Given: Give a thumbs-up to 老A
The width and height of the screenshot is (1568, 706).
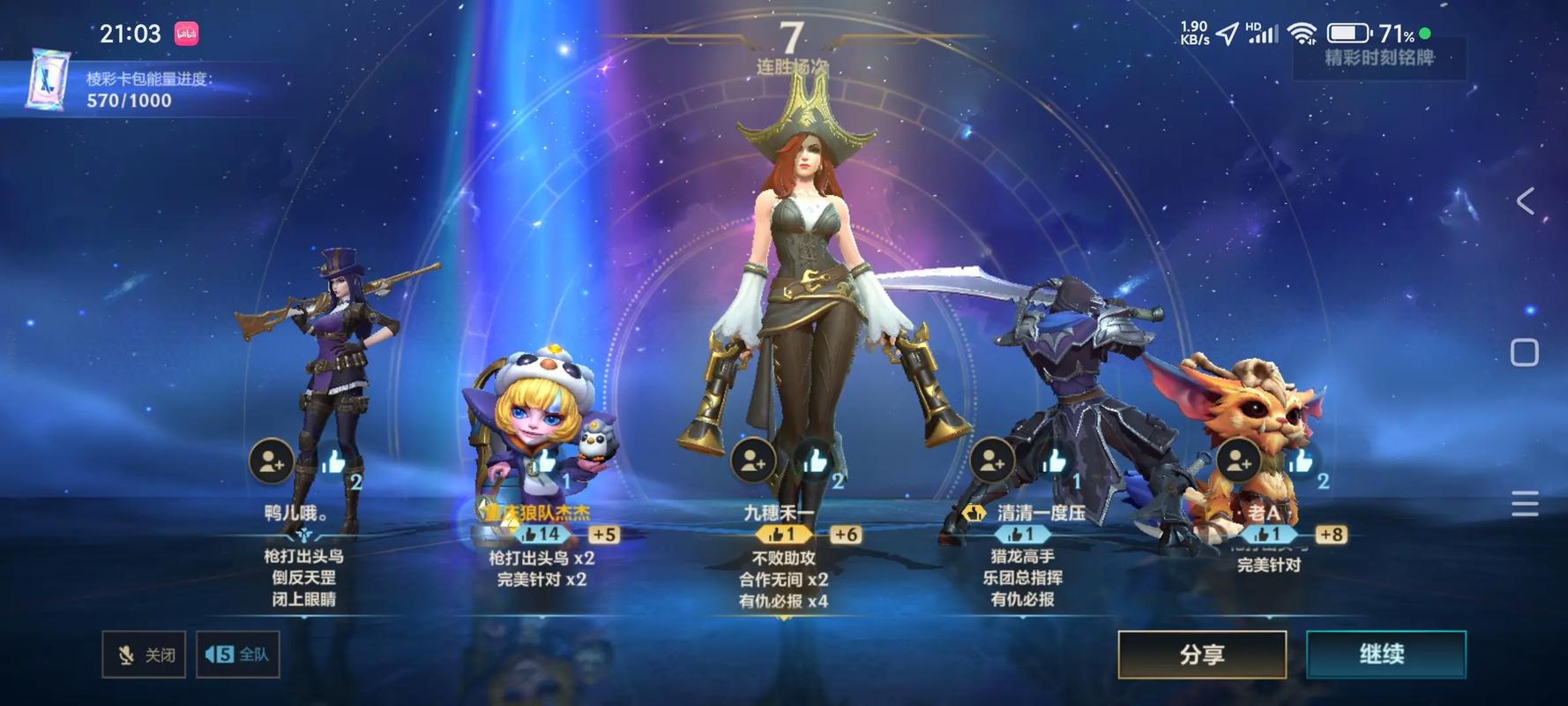Looking at the screenshot, I should click(x=1301, y=461).
